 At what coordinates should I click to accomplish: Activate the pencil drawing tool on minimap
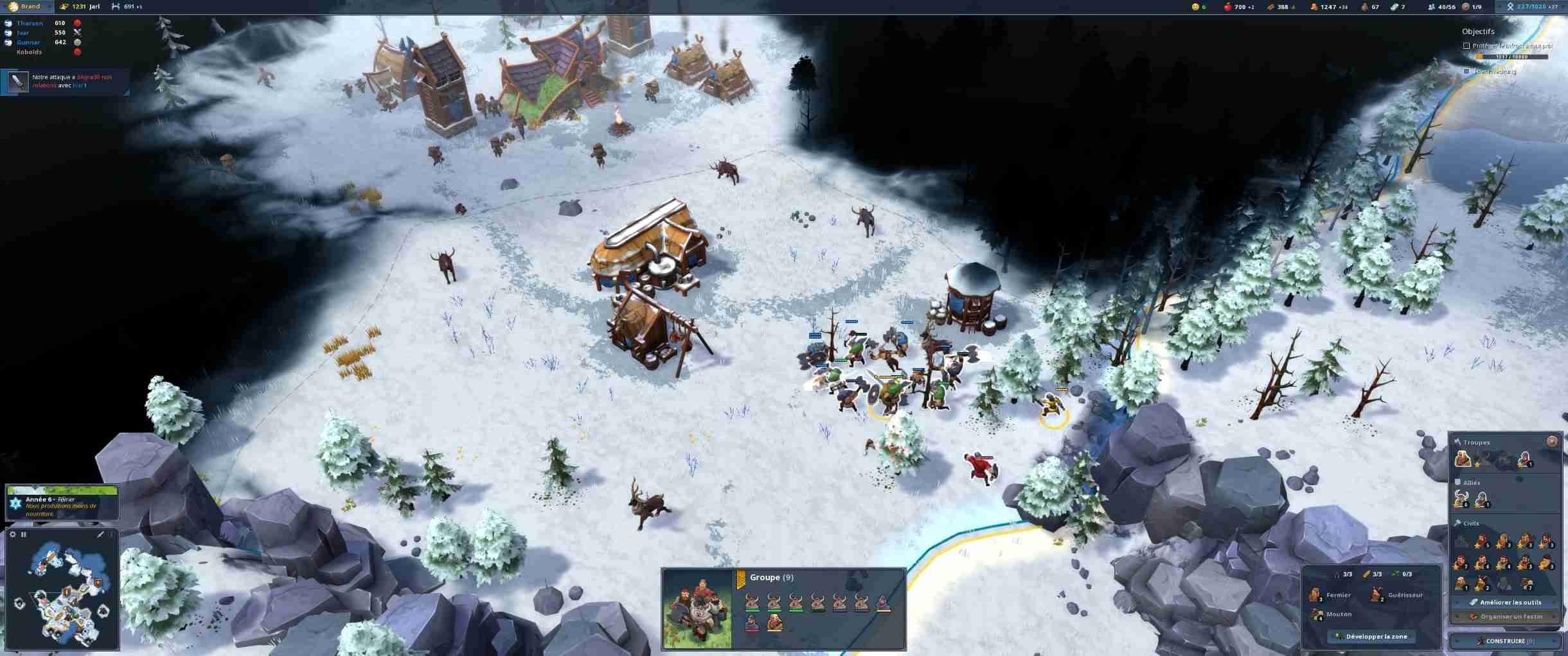click(x=100, y=534)
